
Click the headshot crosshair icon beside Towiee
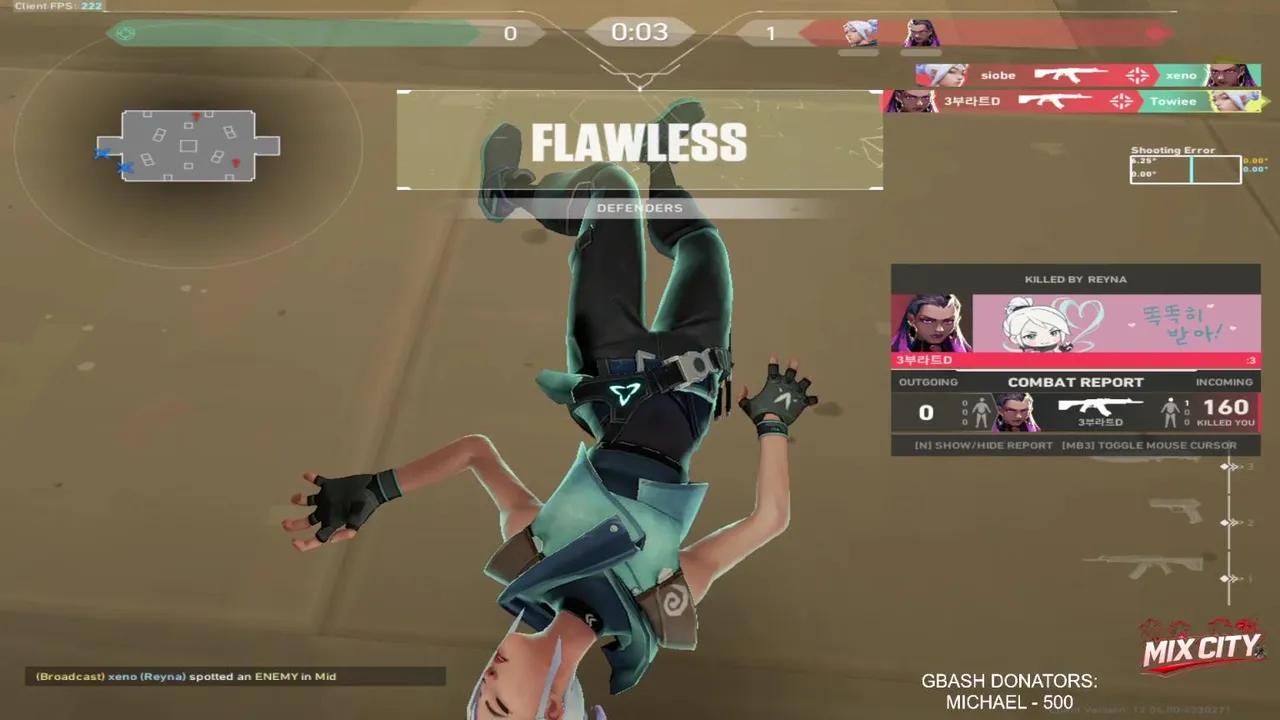click(x=1121, y=100)
